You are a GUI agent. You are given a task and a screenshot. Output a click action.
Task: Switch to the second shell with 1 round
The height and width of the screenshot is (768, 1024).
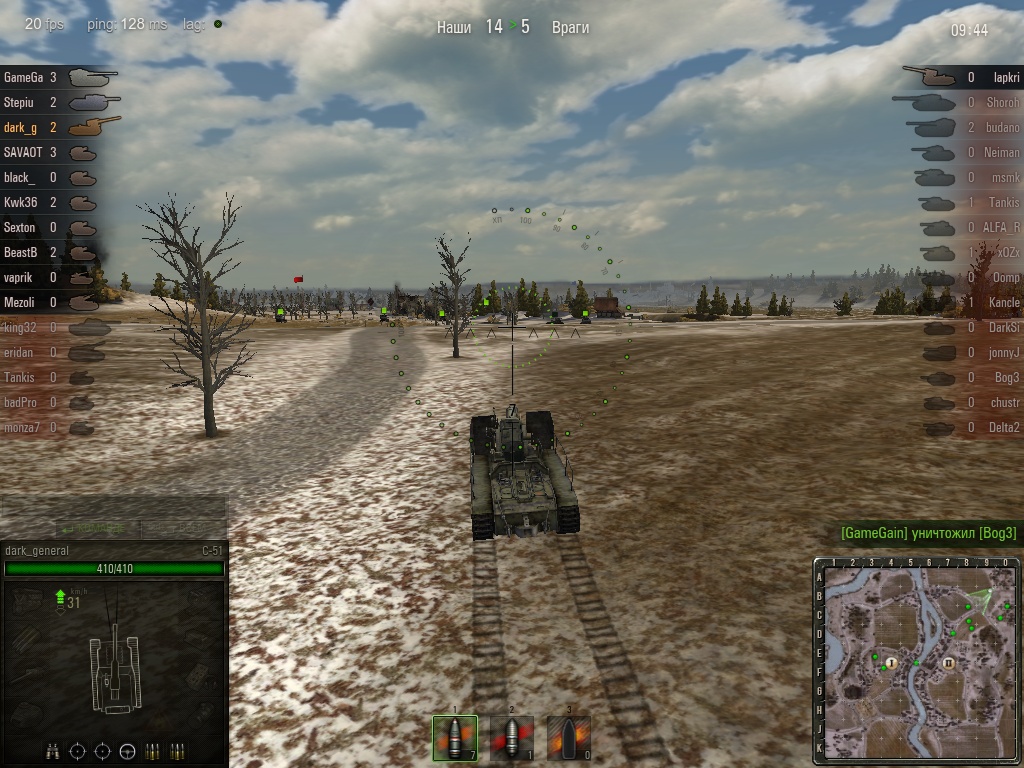pos(512,738)
